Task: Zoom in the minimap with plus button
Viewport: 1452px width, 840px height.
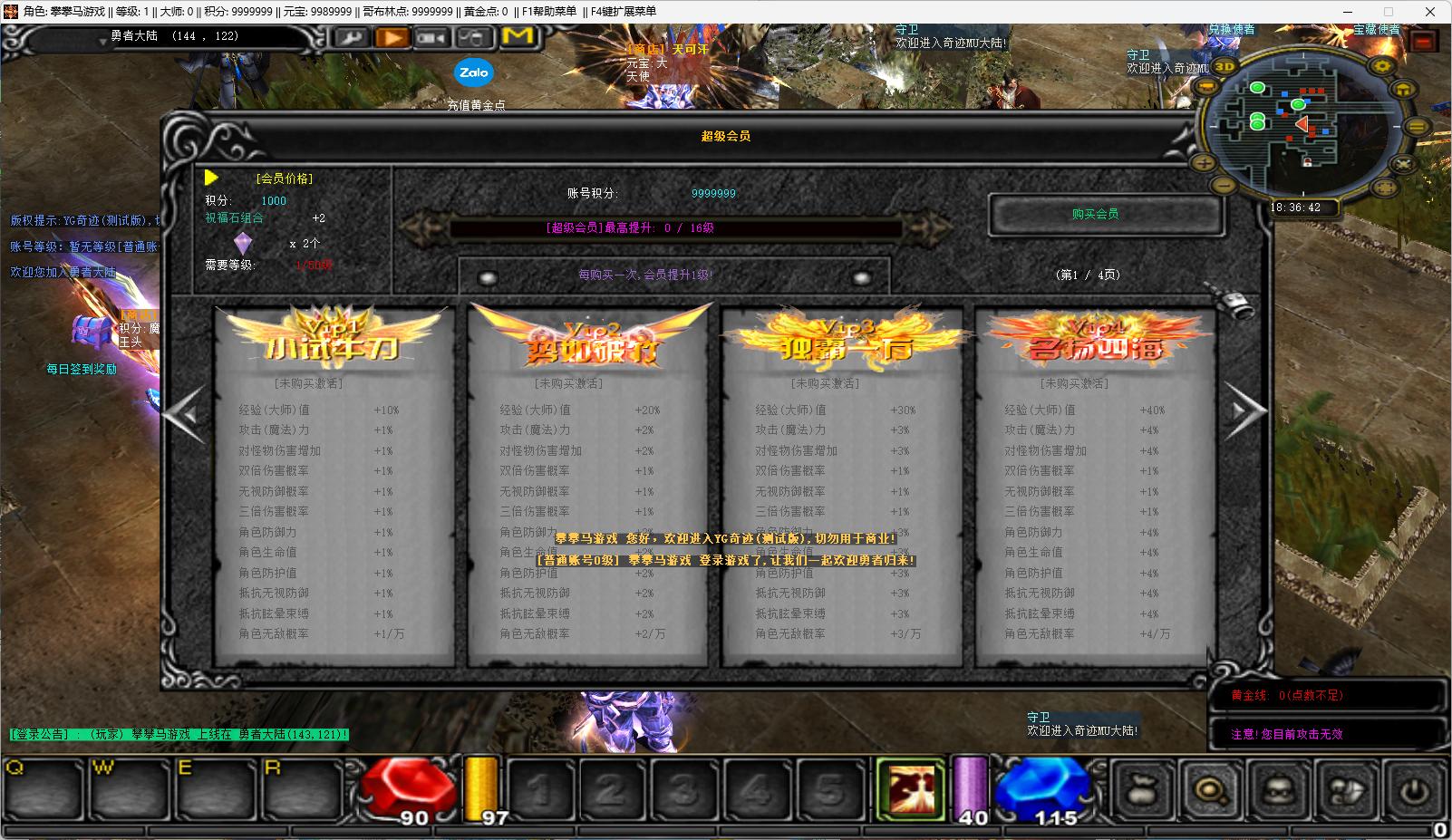Action: coord(1205,163)
